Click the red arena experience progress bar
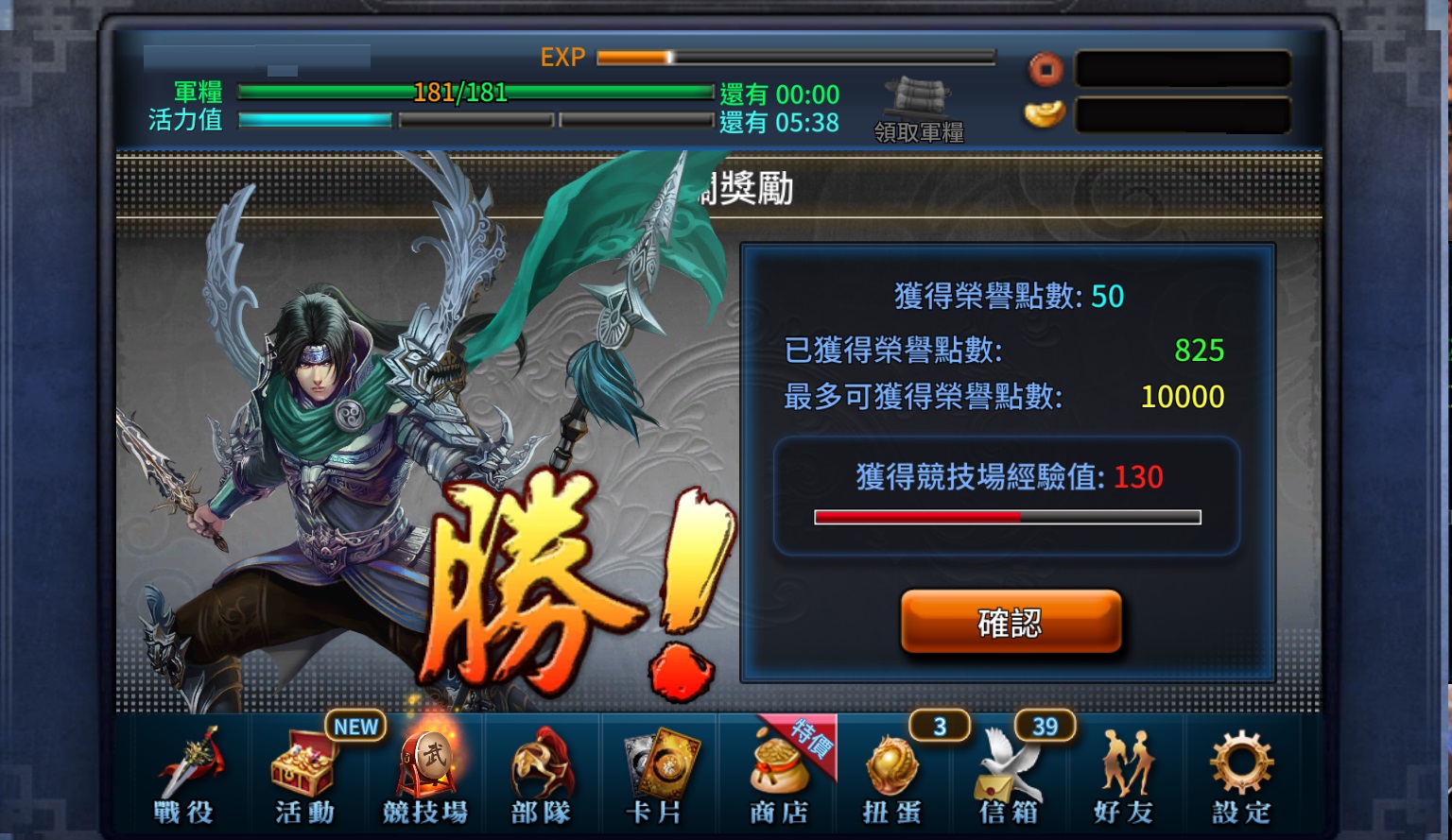The image size is (1452, 840). pyautogui.click(x=1008, y=517)
